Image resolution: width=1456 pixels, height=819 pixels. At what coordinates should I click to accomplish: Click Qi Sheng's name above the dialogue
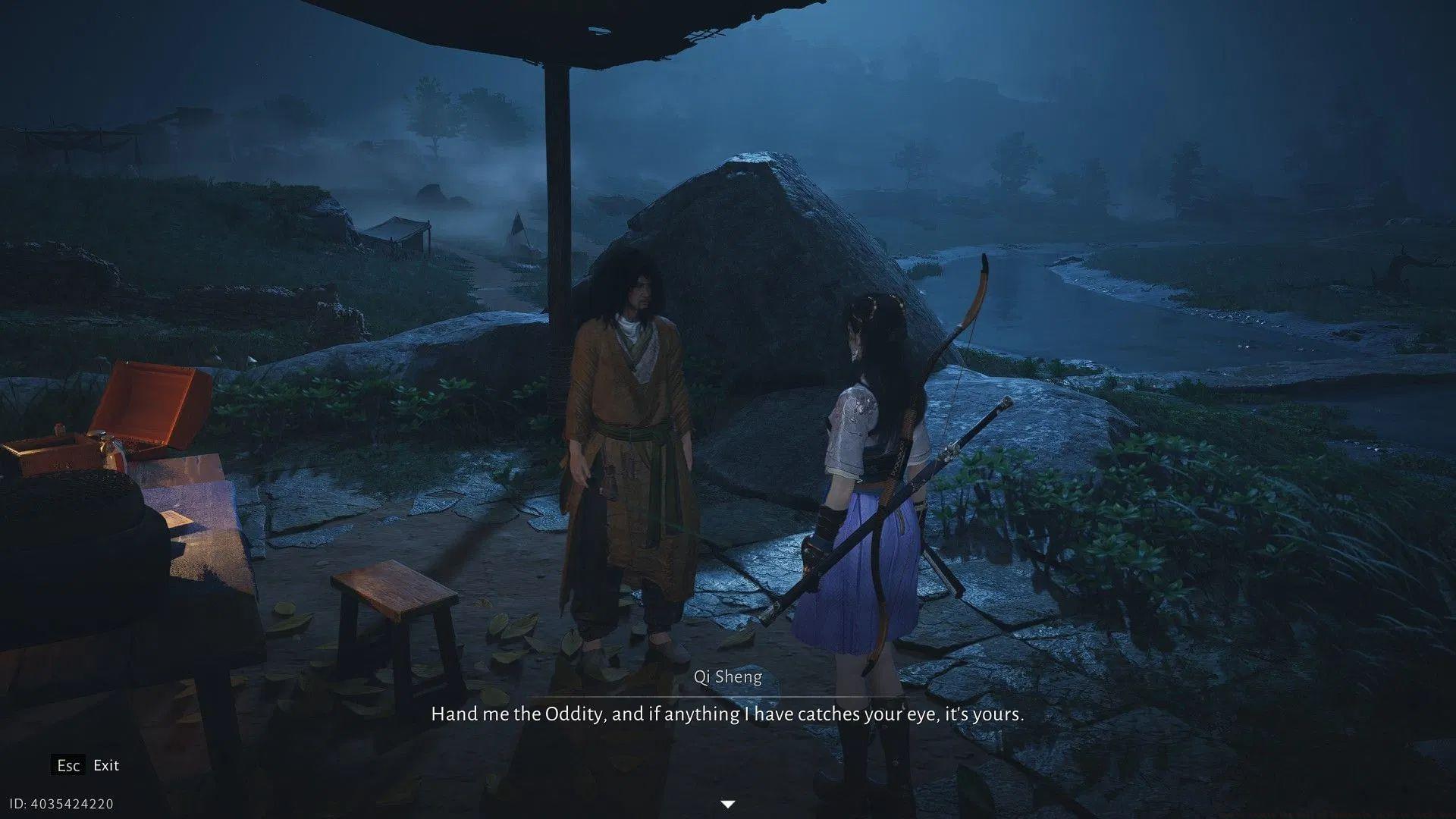(728, 677)
